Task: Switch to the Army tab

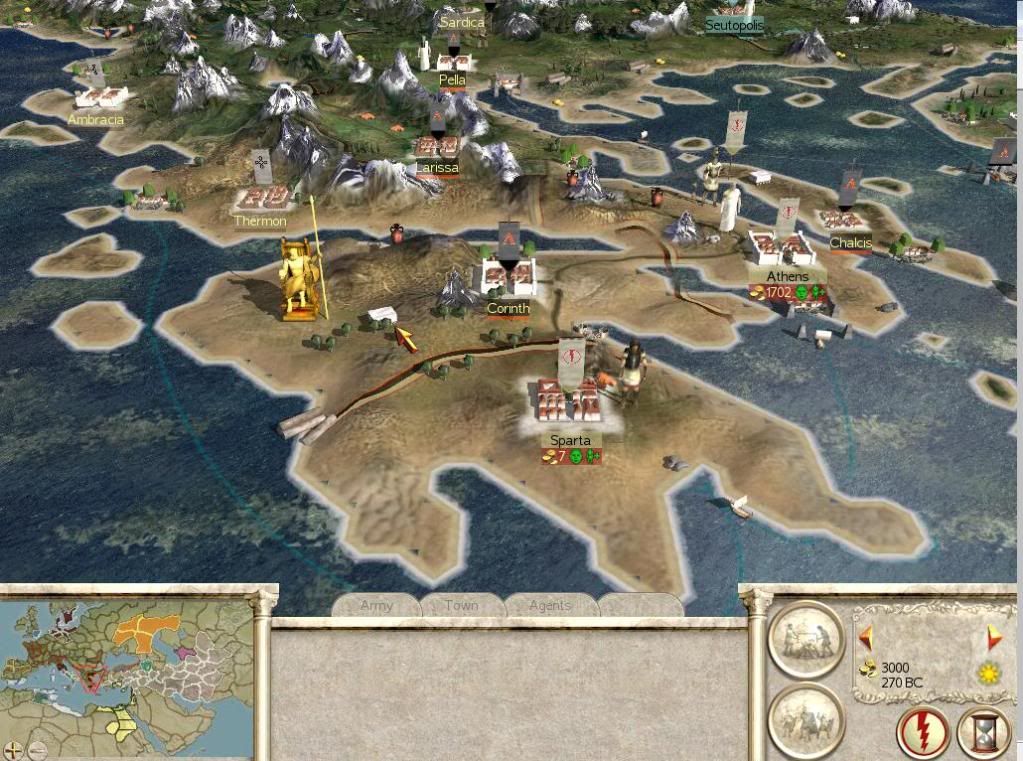Action: pyautogui.click(x=376, y=605)
